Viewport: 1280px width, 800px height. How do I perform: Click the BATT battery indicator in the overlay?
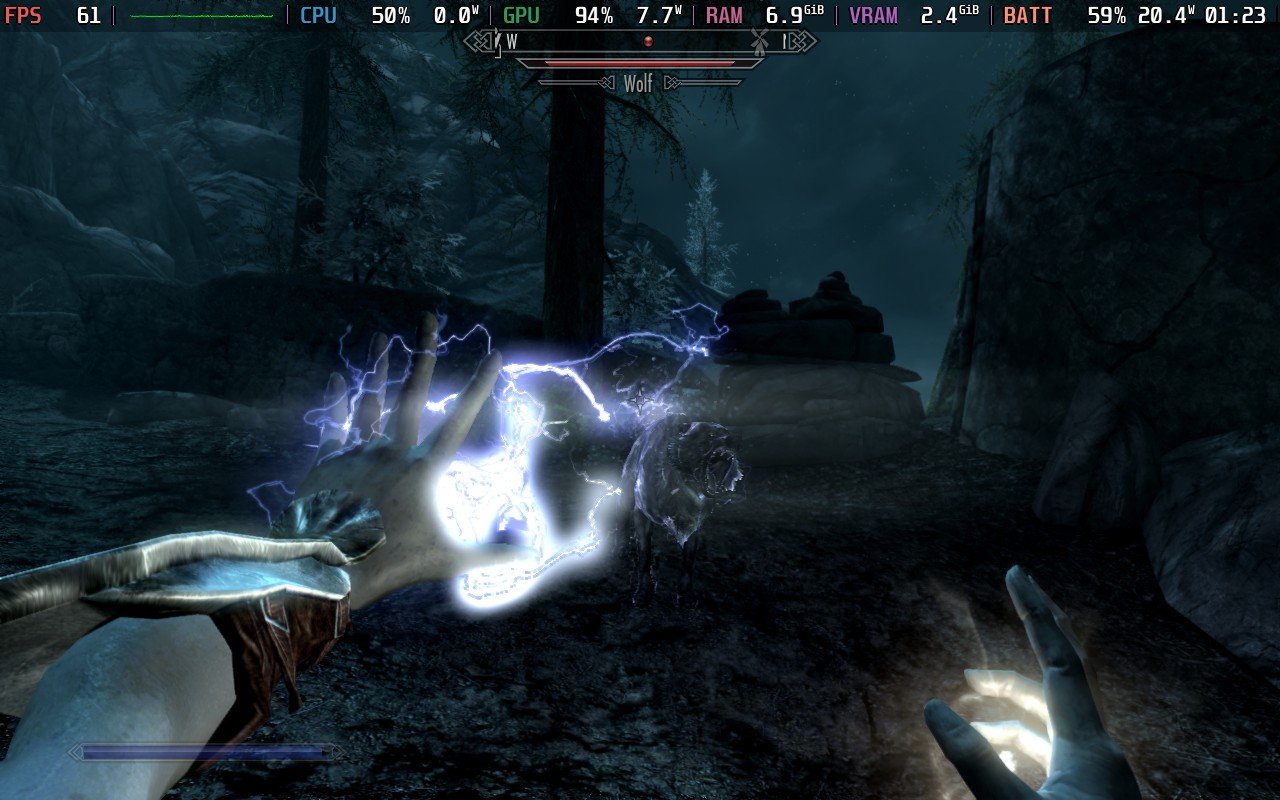(x=1028, y=15)
